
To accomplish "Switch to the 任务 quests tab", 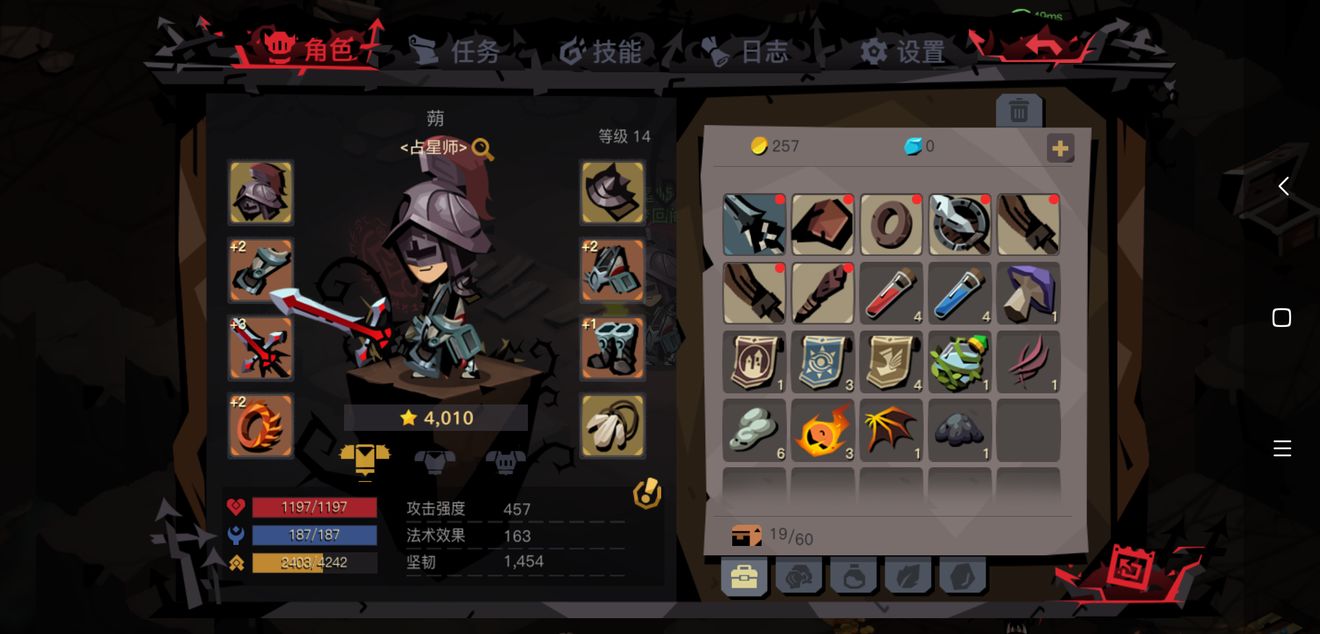I will [x=455, y=50].
